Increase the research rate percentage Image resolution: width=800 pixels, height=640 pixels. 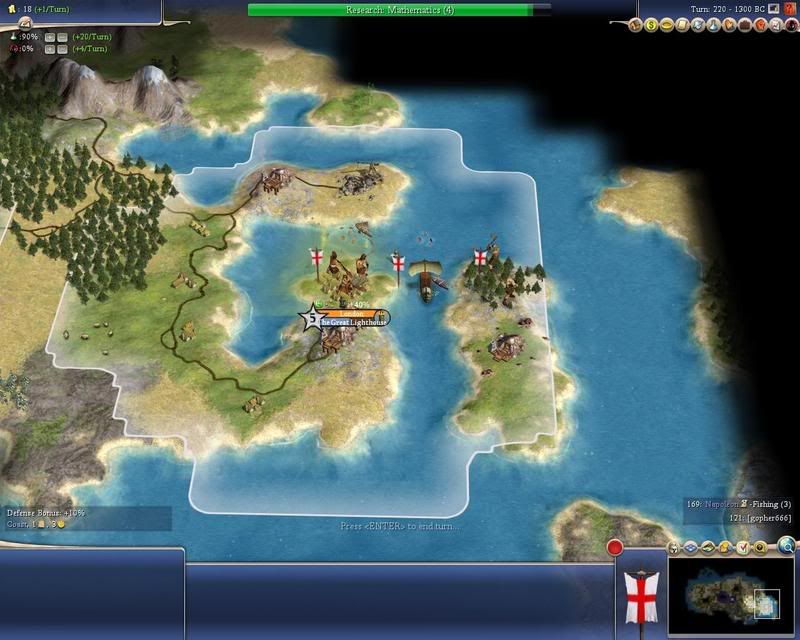pos(48,36)
